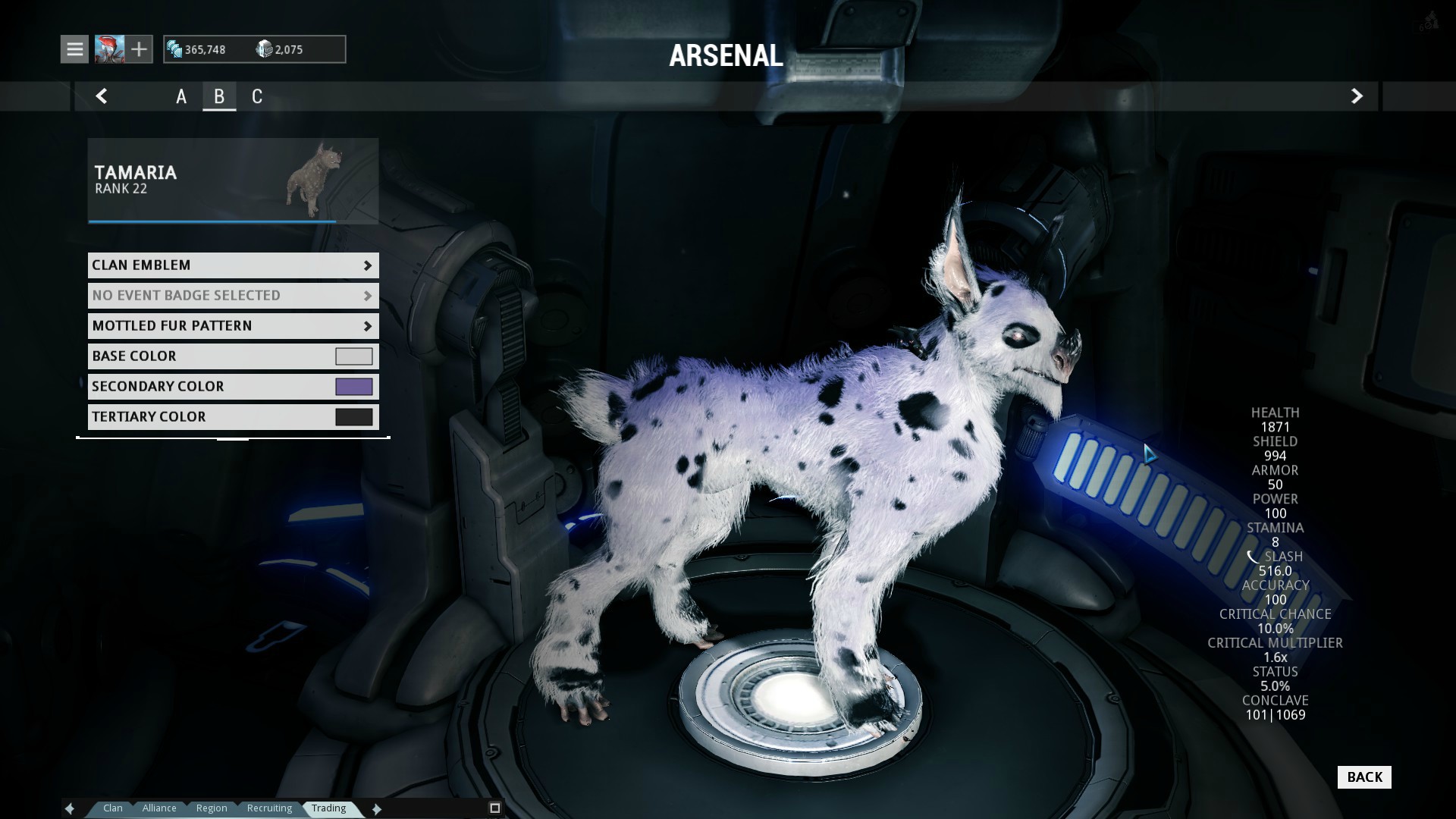
Task: Go to next arsenal item with right arrow
Action: (1357, 96)
